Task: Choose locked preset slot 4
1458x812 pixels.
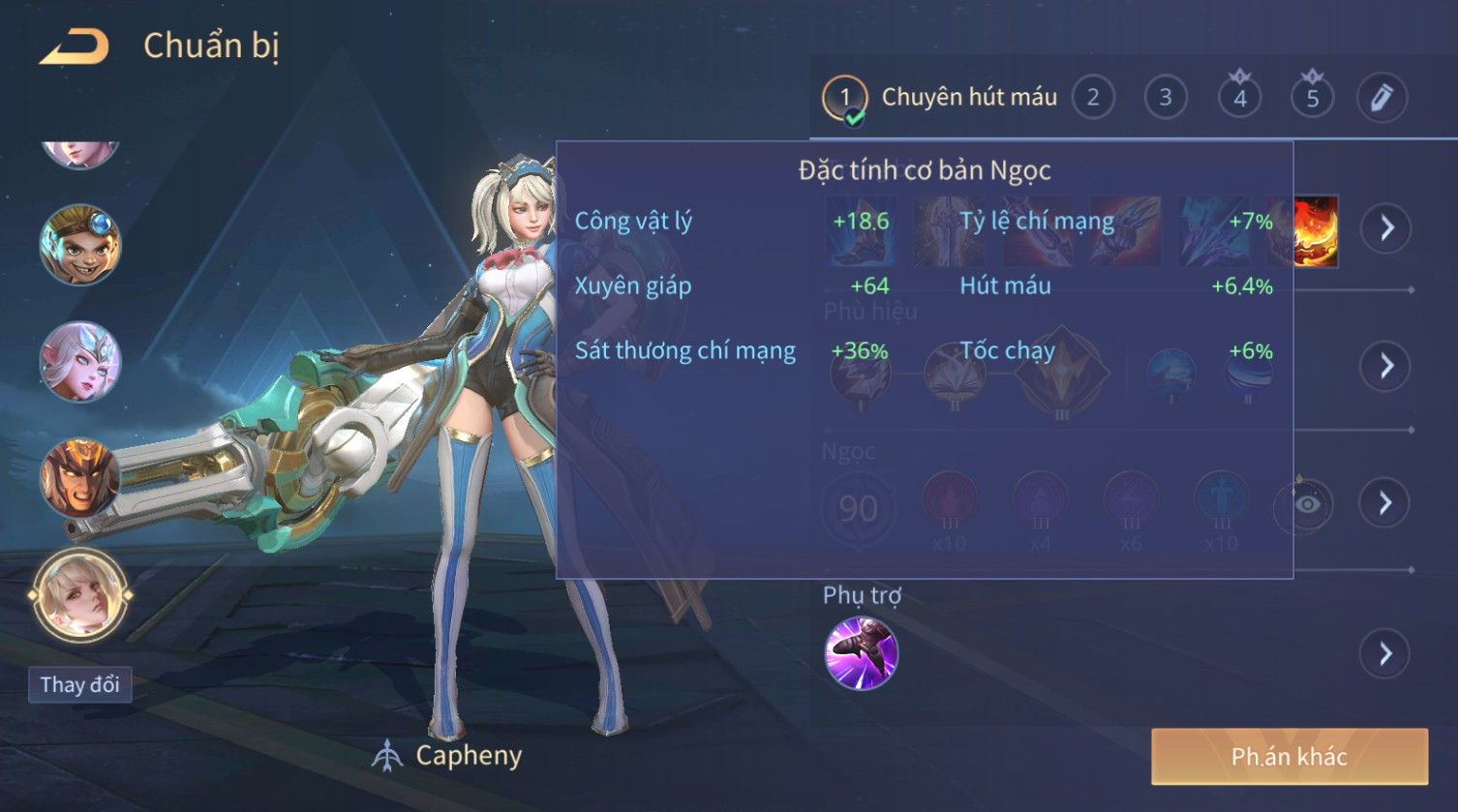Action: click(x=1239, y=98)
